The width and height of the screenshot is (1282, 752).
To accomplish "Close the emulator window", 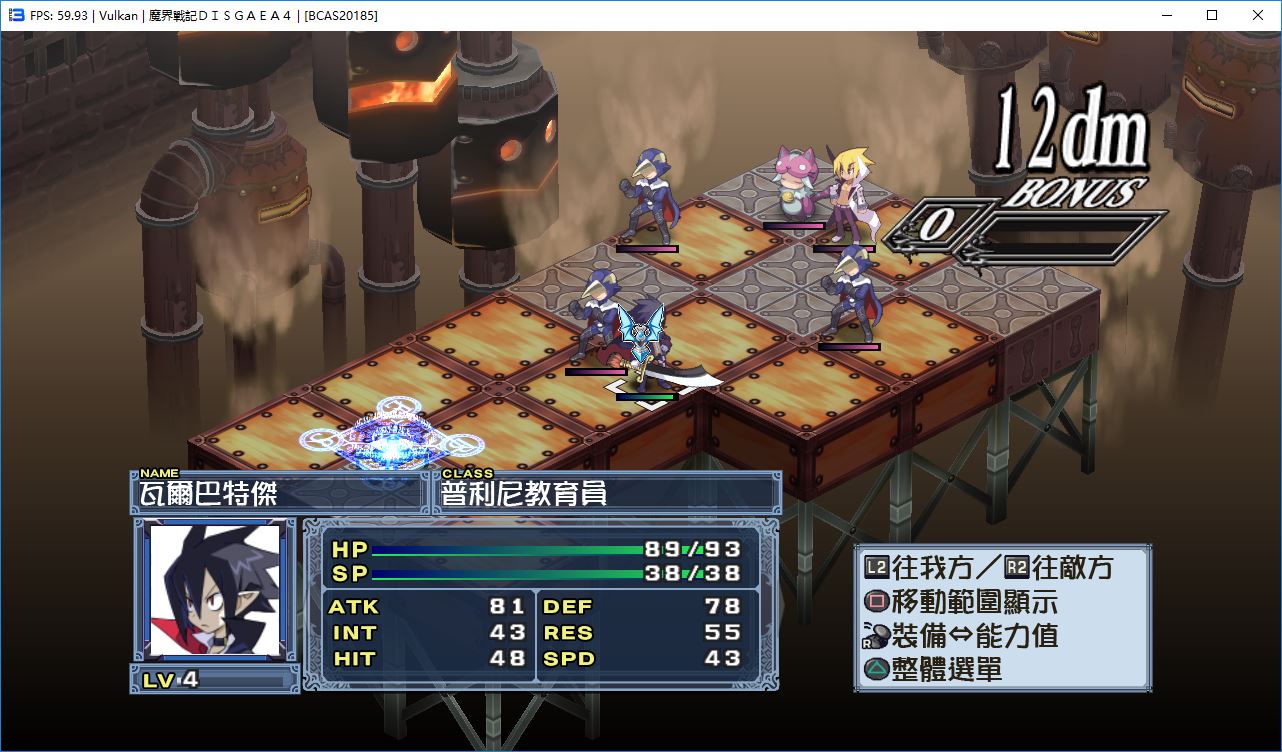I will (x=1258, y=15).
